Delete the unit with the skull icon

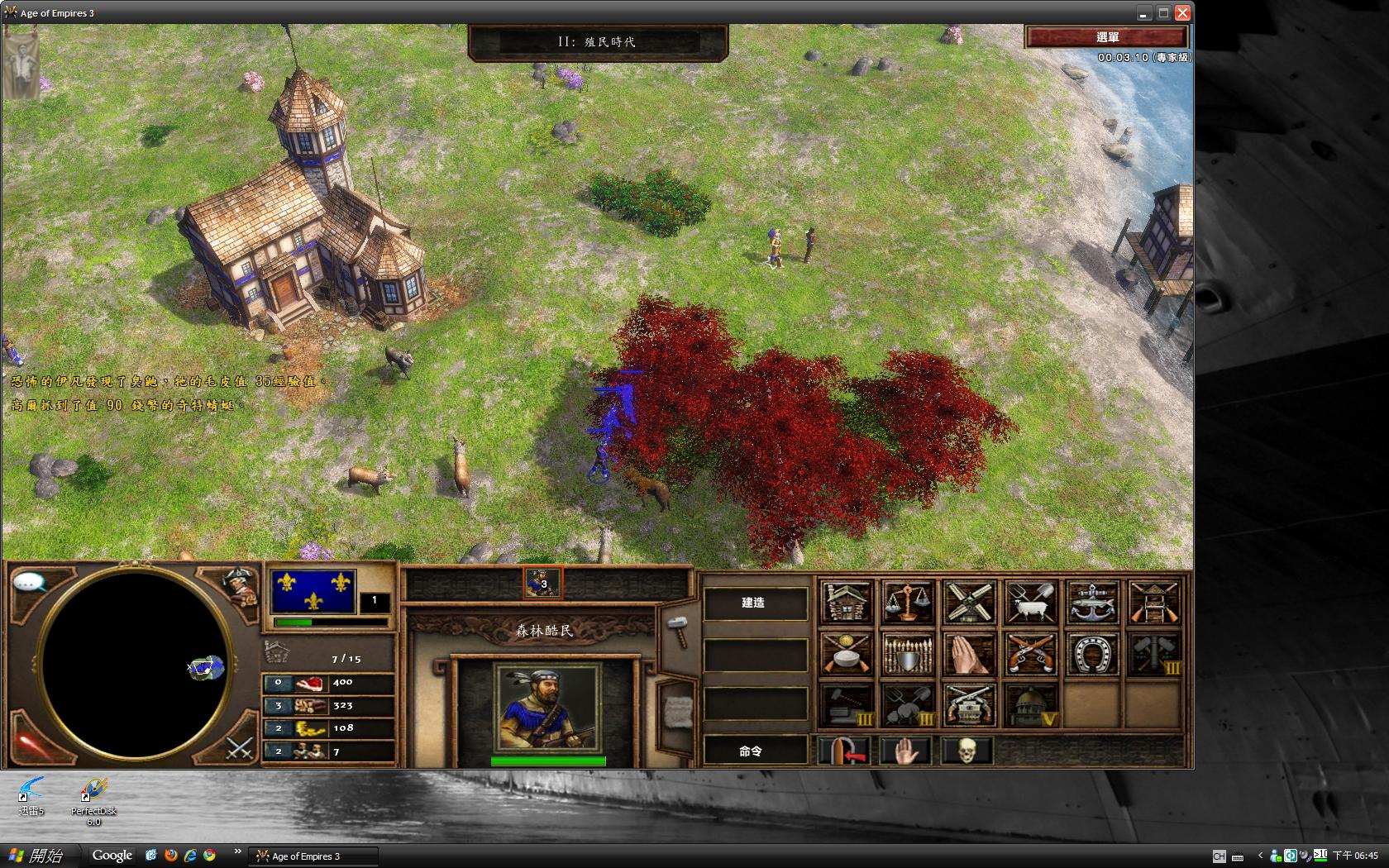click(x=967, y=751)
